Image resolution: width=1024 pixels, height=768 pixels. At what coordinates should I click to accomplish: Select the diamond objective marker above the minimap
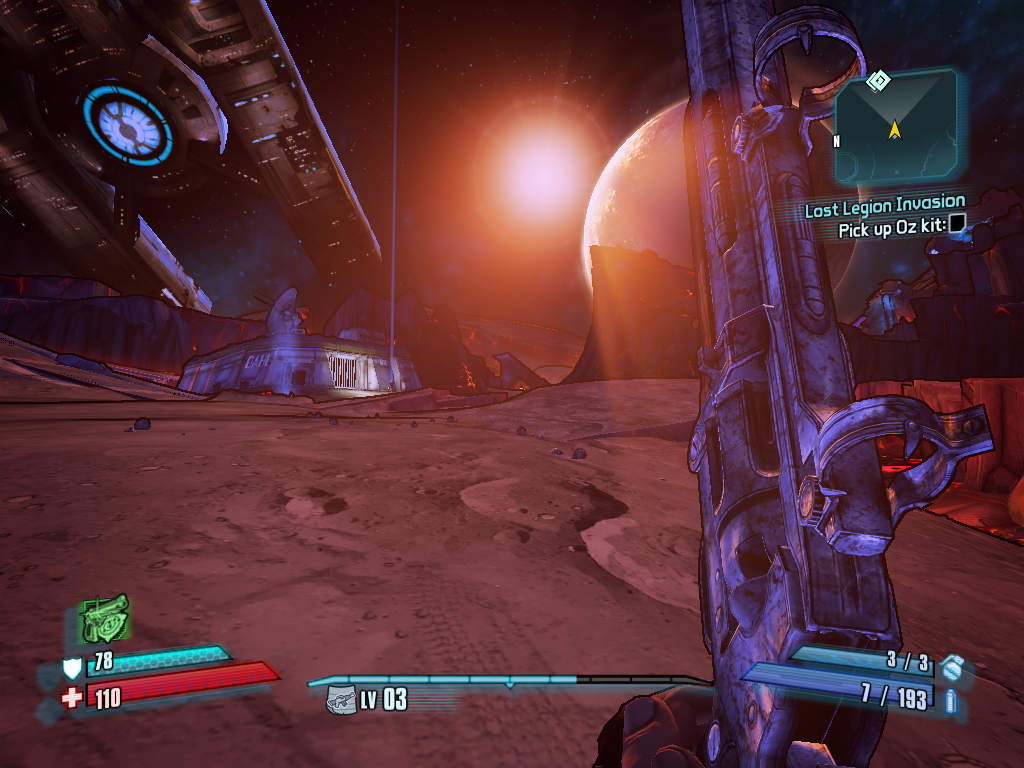pos(878,80)
